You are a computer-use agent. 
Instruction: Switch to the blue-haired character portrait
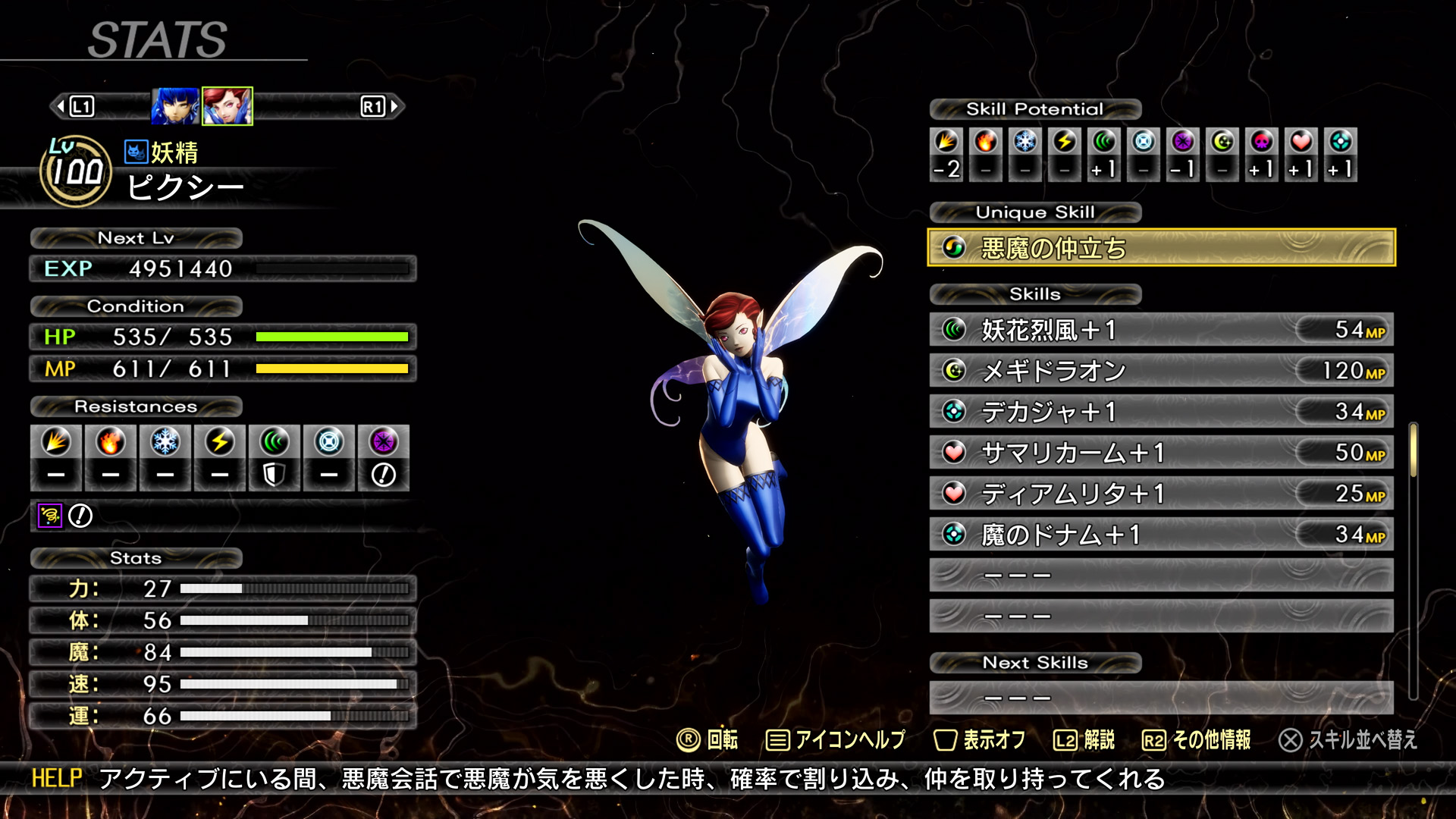pos(175,106)
